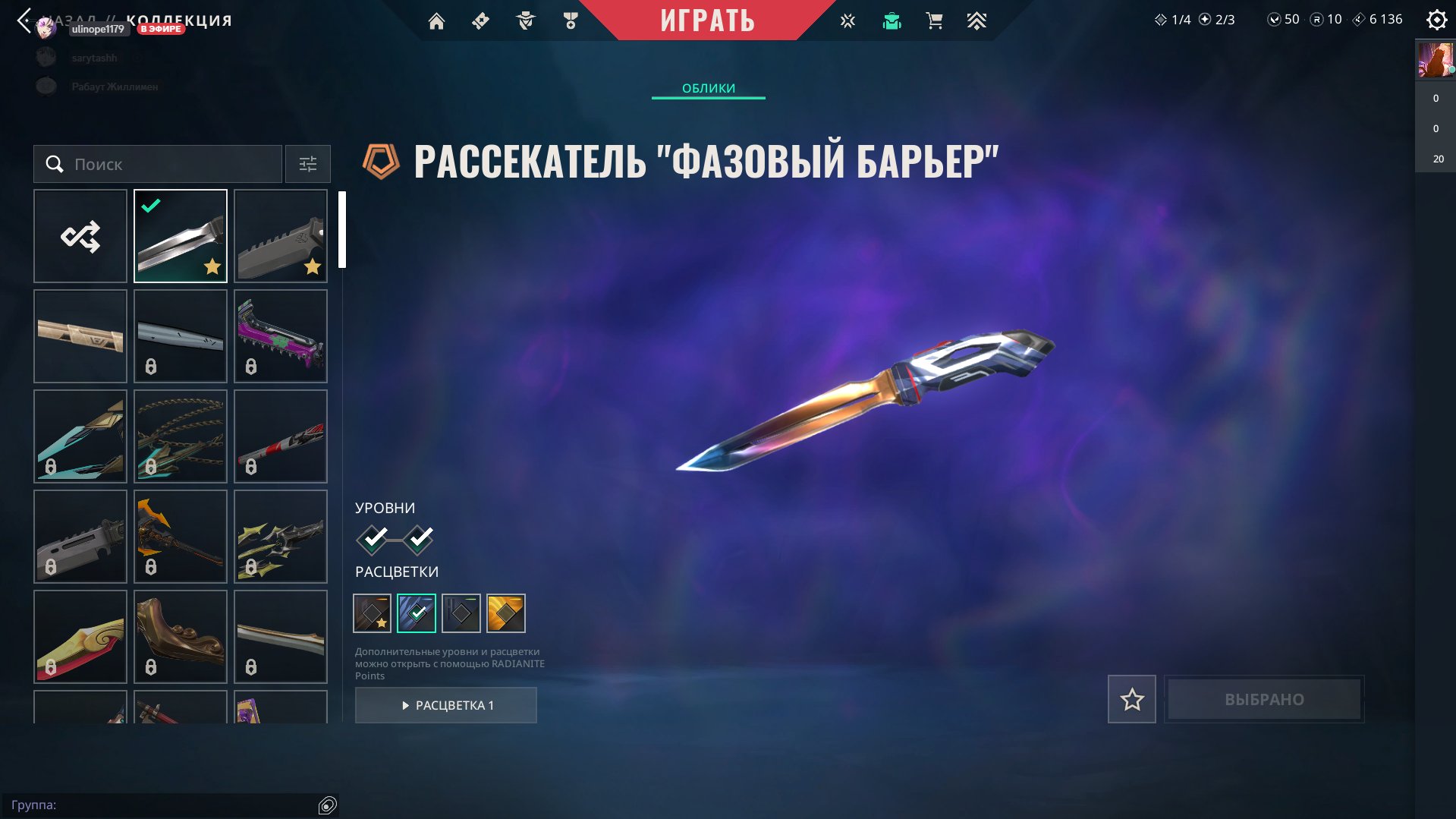
Task: Open the ИГРАТЬ menu banner
Action: [x=706, y=20]
